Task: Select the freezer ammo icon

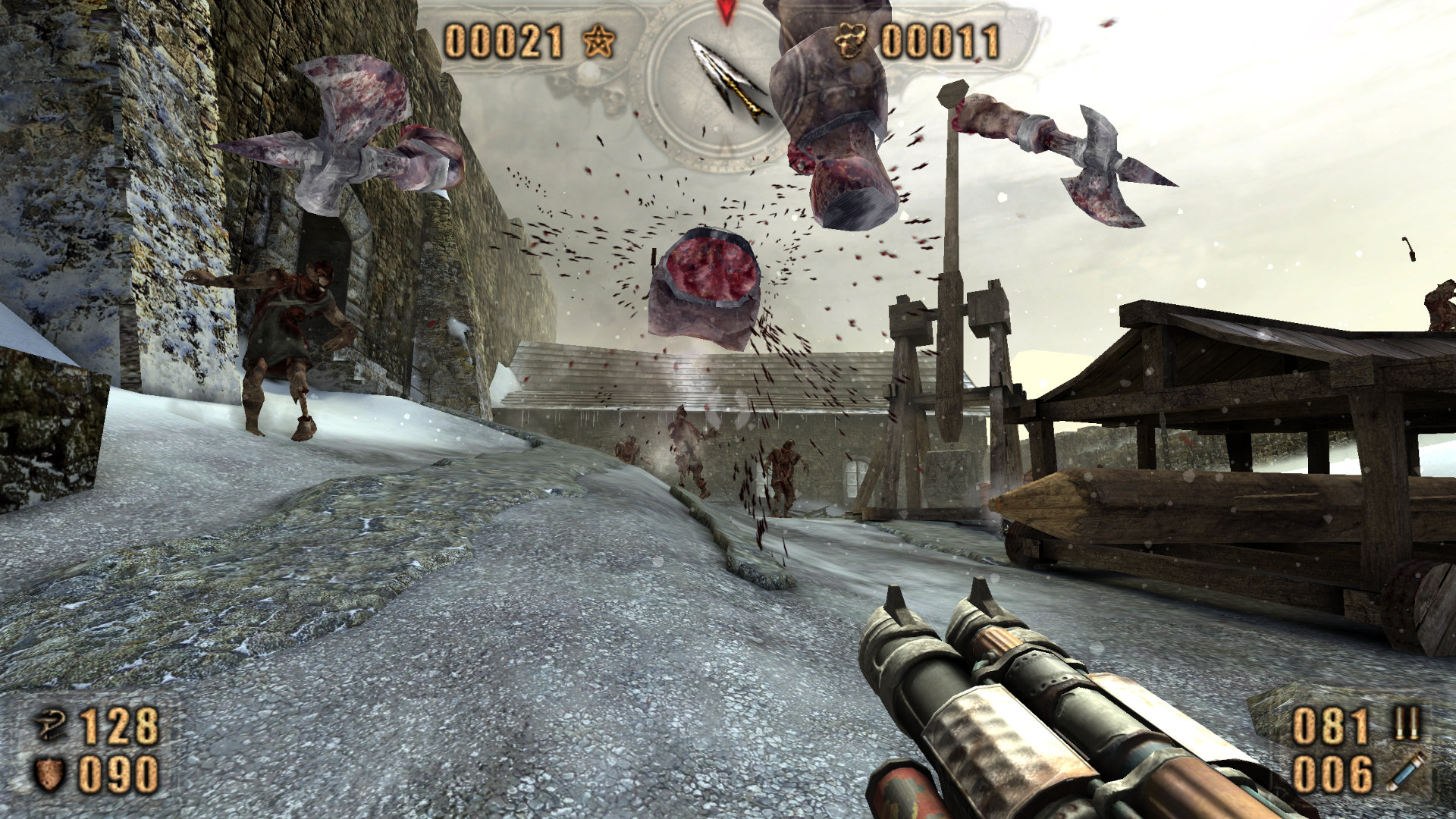Action: click(x=1404, y=773)
